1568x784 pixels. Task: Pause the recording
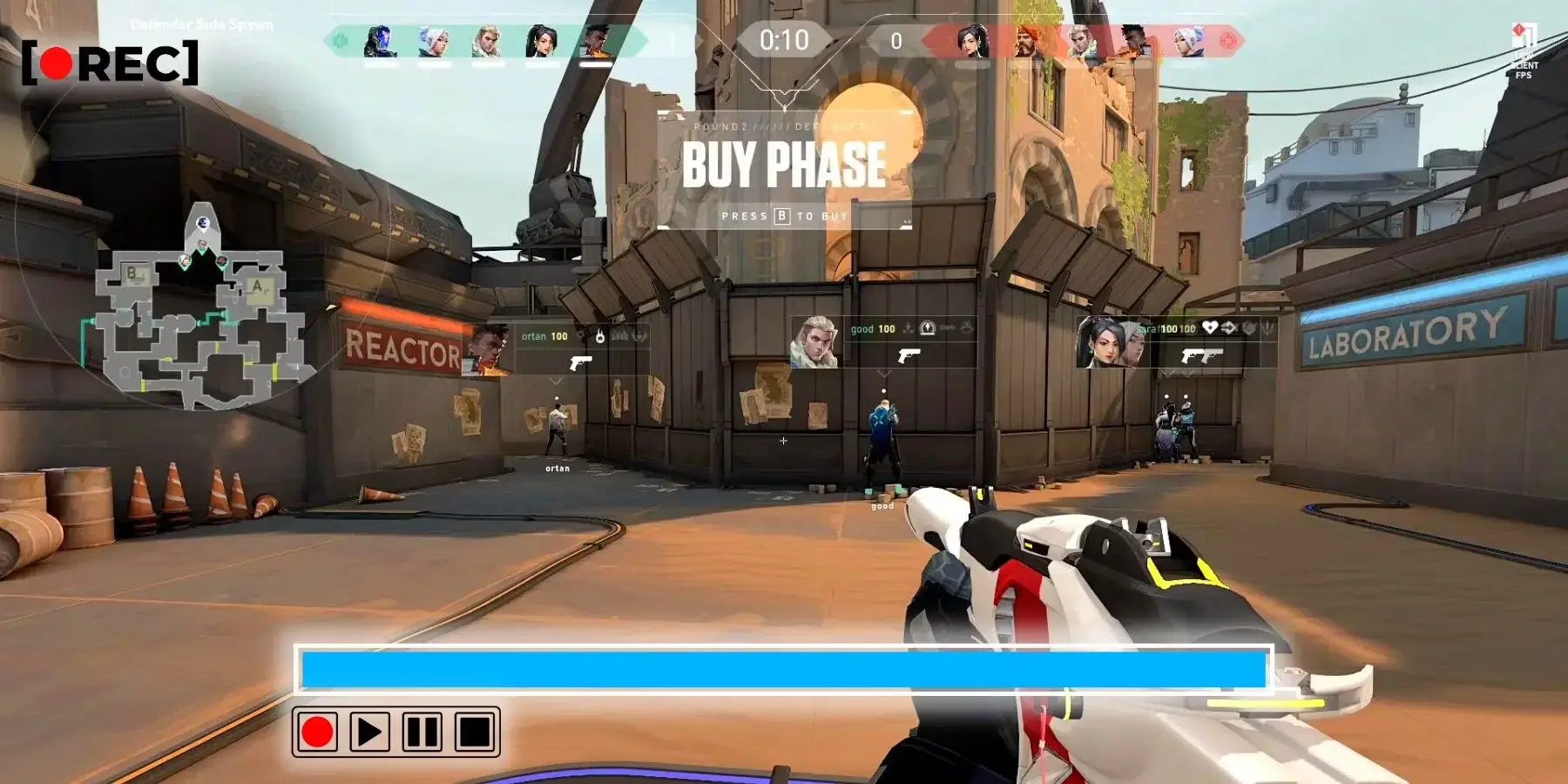coord(422,732)
